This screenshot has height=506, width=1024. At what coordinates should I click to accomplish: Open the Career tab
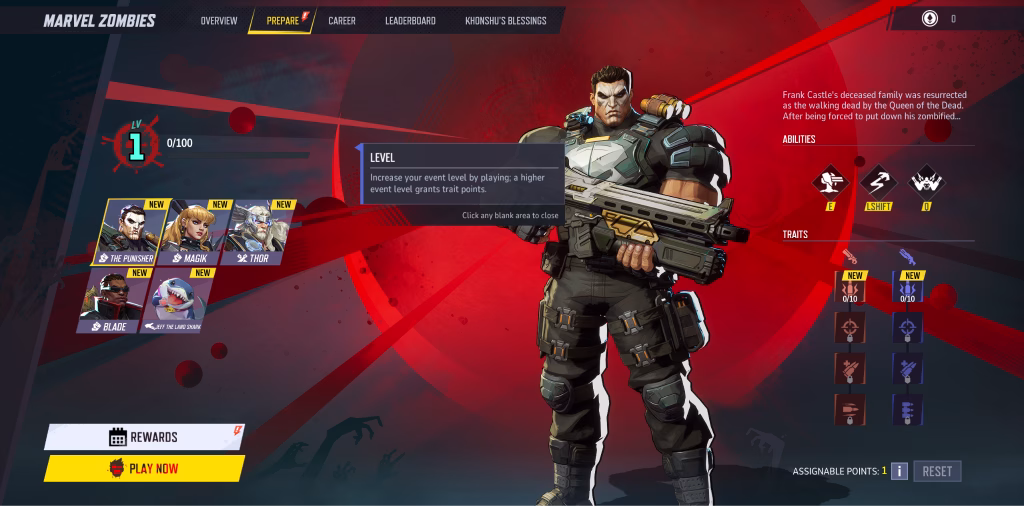342,20
